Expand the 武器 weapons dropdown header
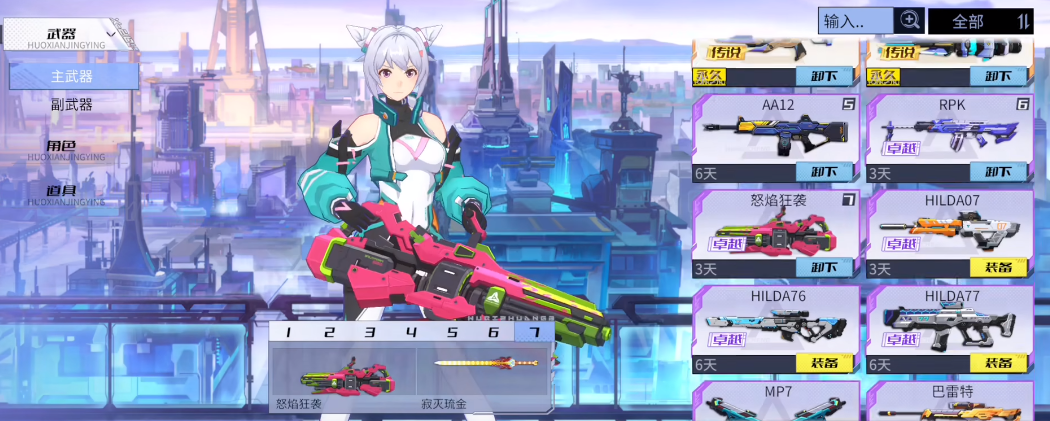The height and width of the screenshot is (421, 1050). click(x=70, y=35)
